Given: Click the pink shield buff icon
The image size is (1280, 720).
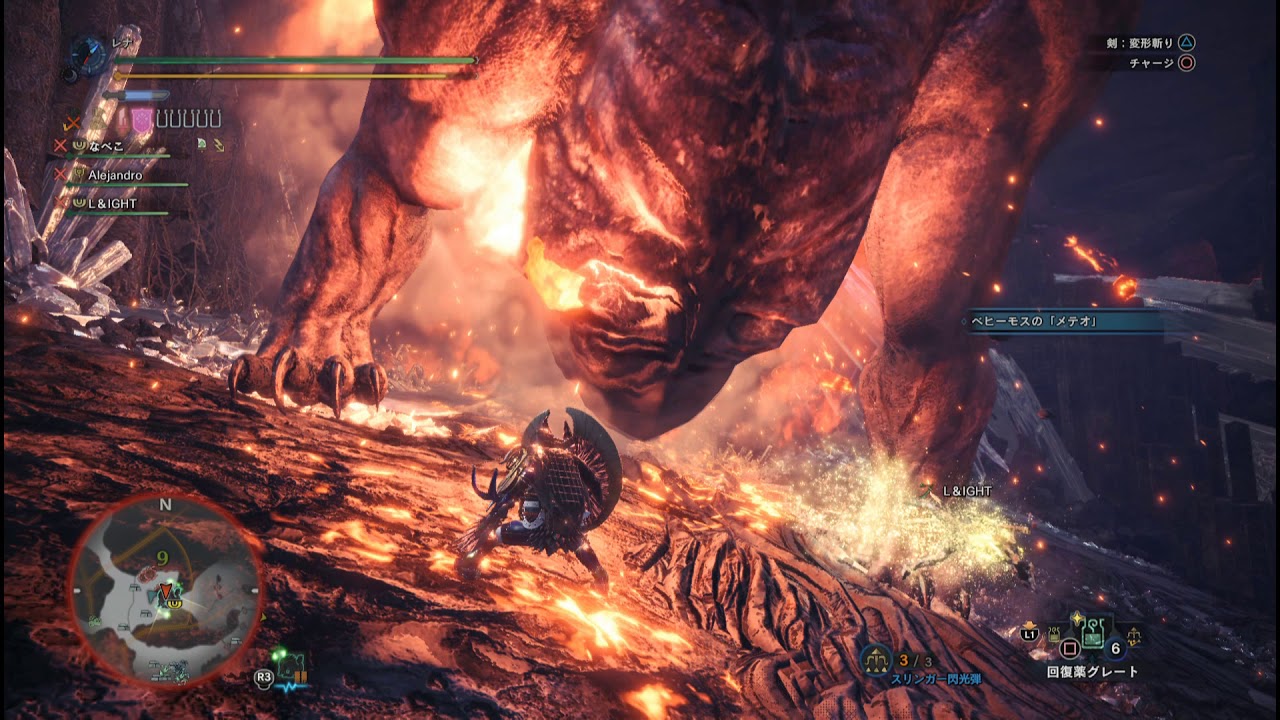Looking at the screenshot, I should coord(143,120).
